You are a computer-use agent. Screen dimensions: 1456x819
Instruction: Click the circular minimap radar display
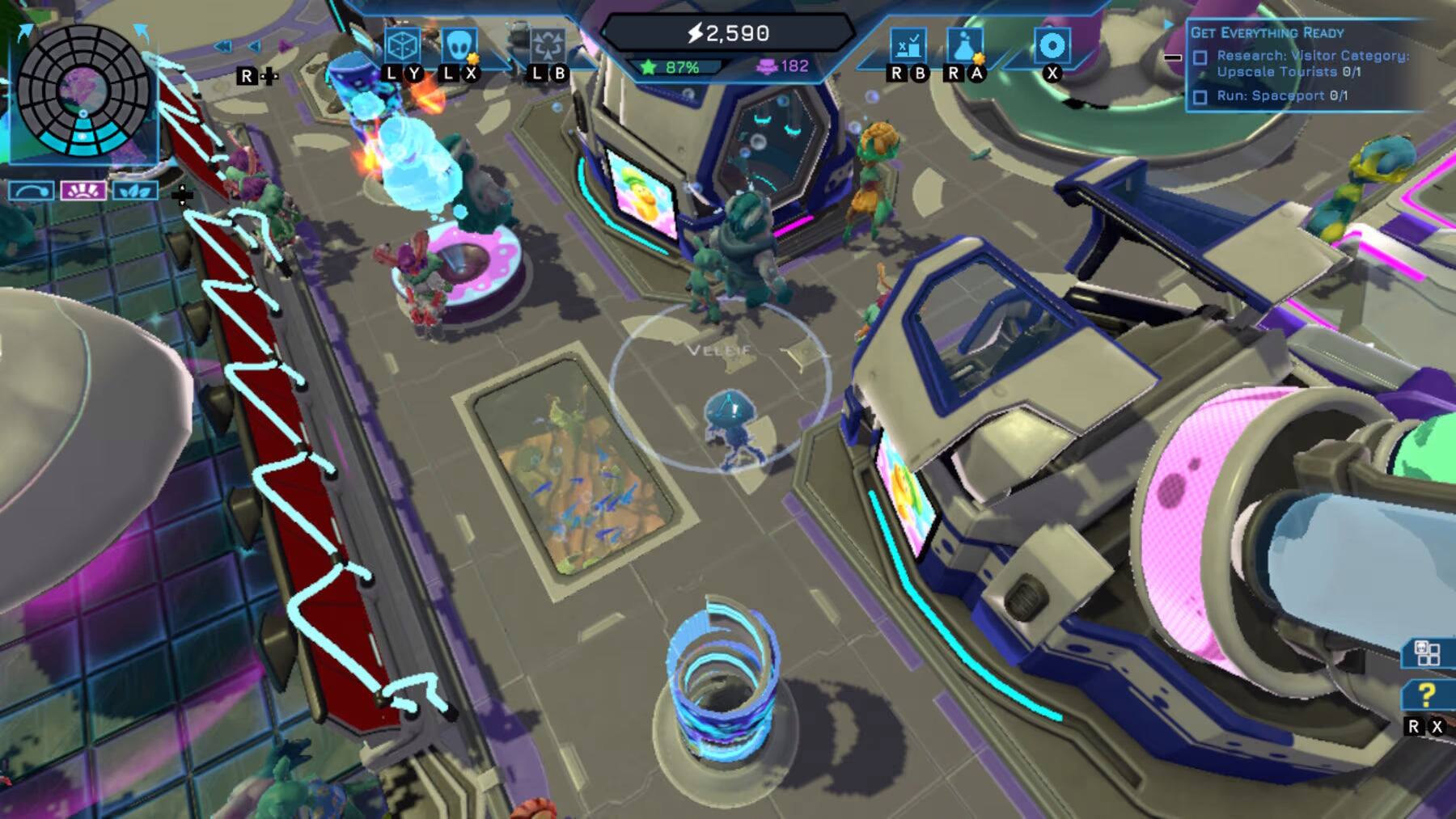click(82, 89)
